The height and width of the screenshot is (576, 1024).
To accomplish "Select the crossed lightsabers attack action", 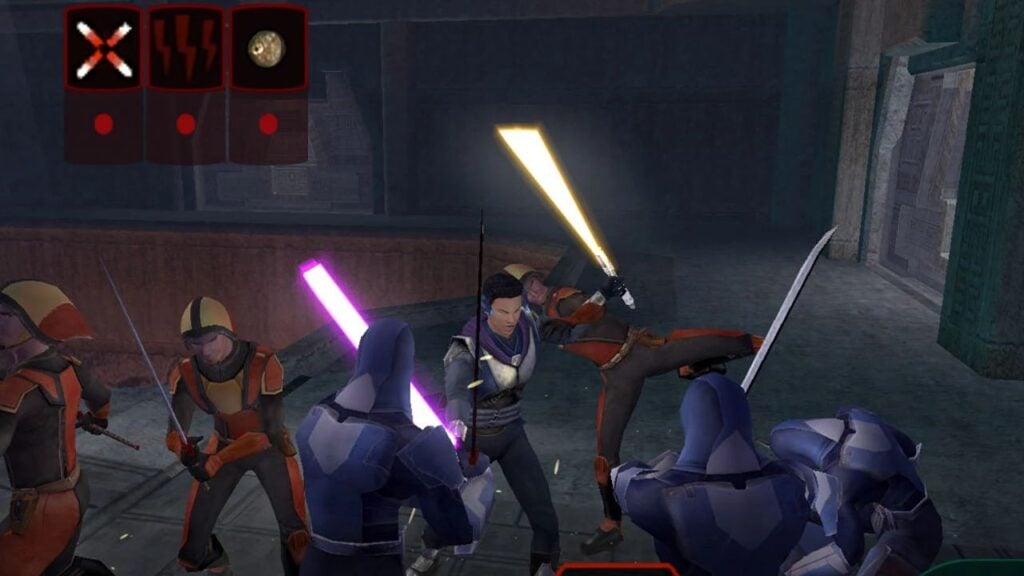I will pyautogui.click(x=104, y=49).
